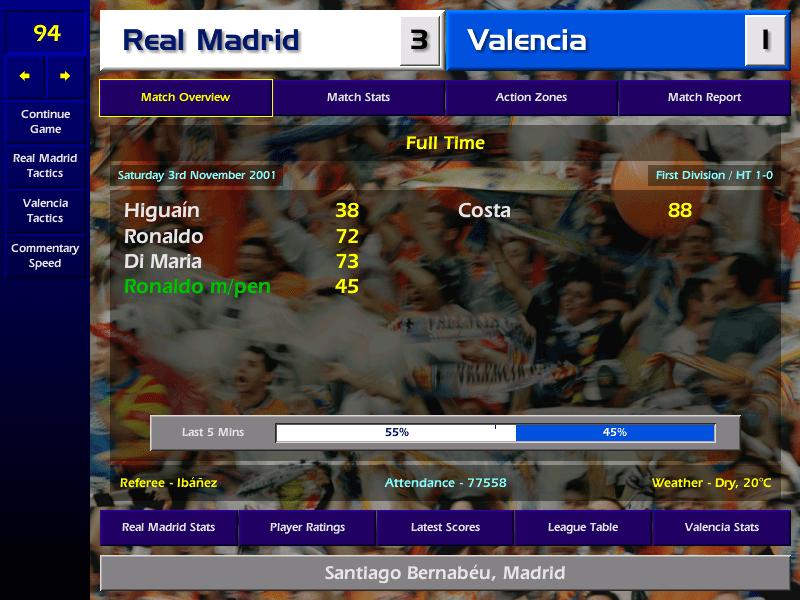Open Player Ratings
The width and height of the screenshot is (800, 600).
pos(307,527)
